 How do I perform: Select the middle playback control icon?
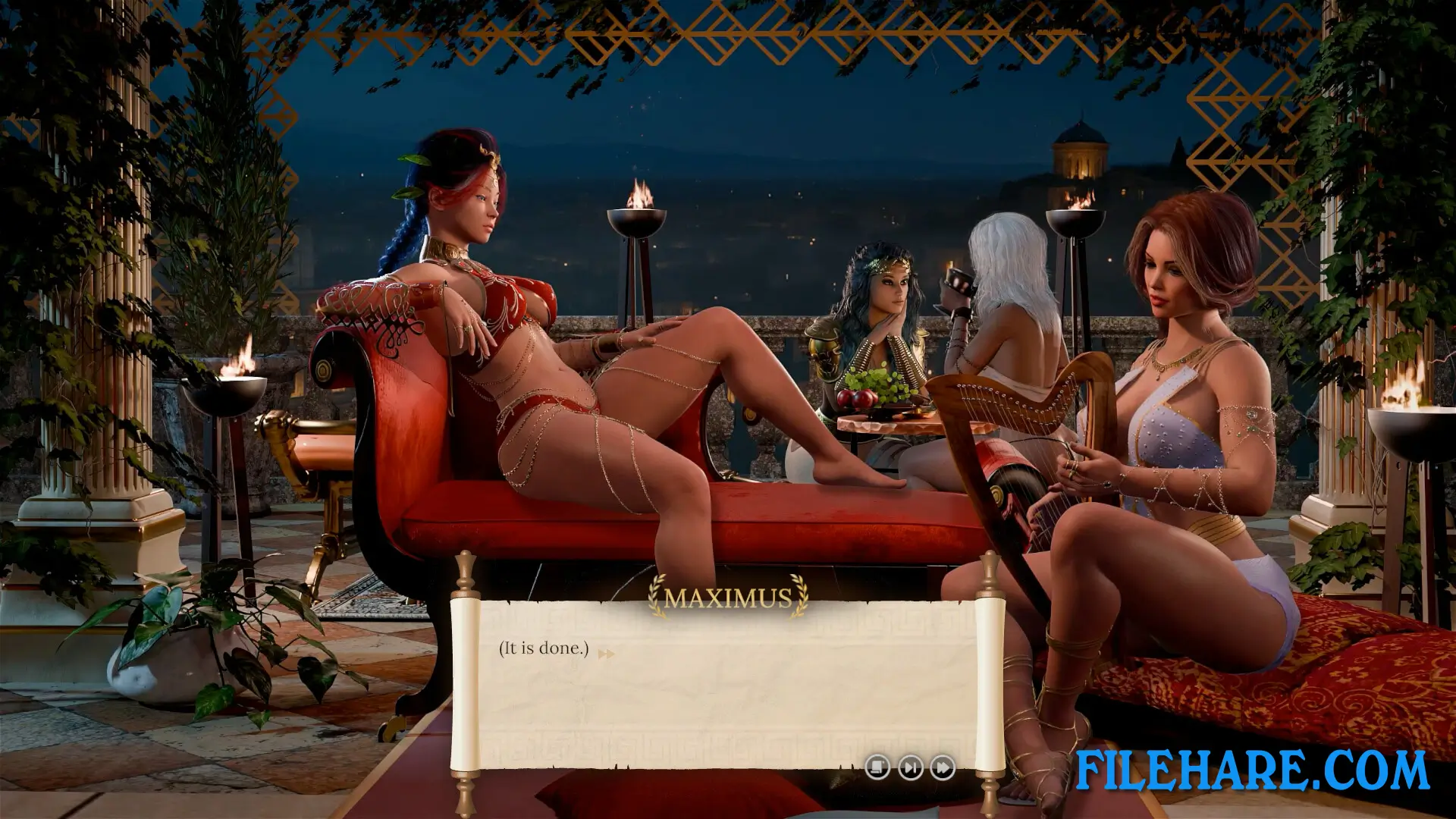909,767
